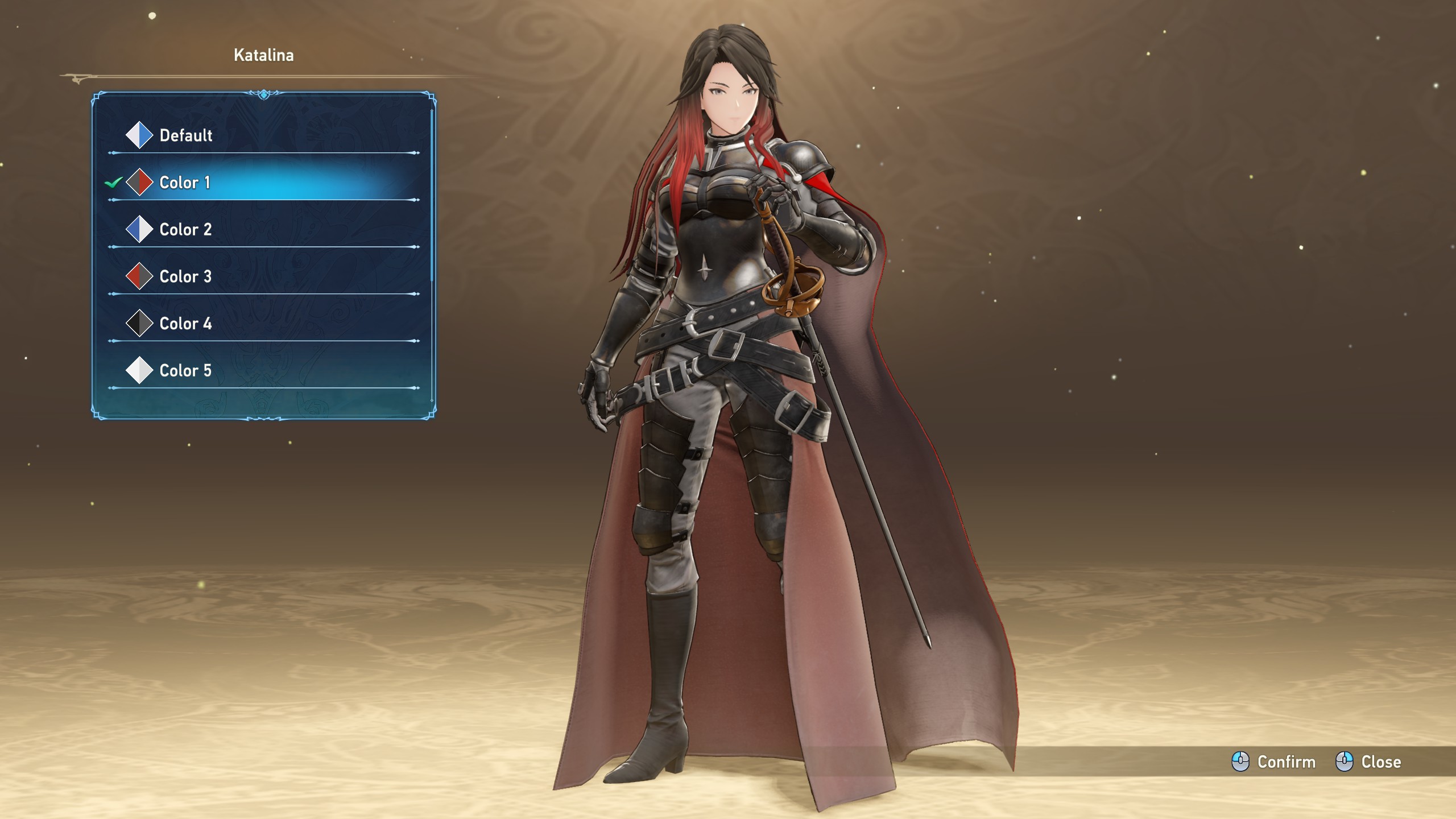This screenshot has height=819, width=1456.
Task: Close the color menu
Action: (1368, 762)
